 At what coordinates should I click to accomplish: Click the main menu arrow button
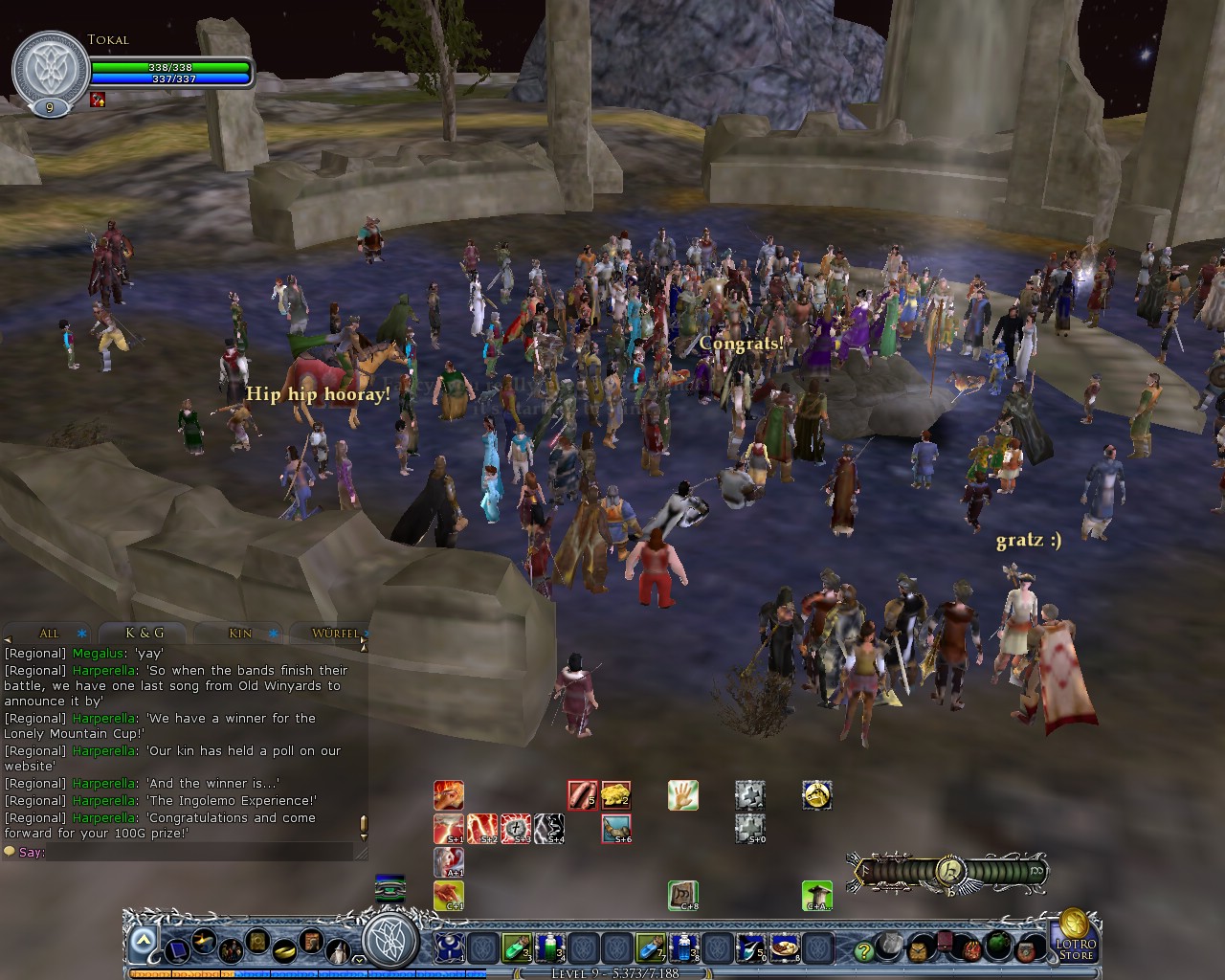coord(144,943)
